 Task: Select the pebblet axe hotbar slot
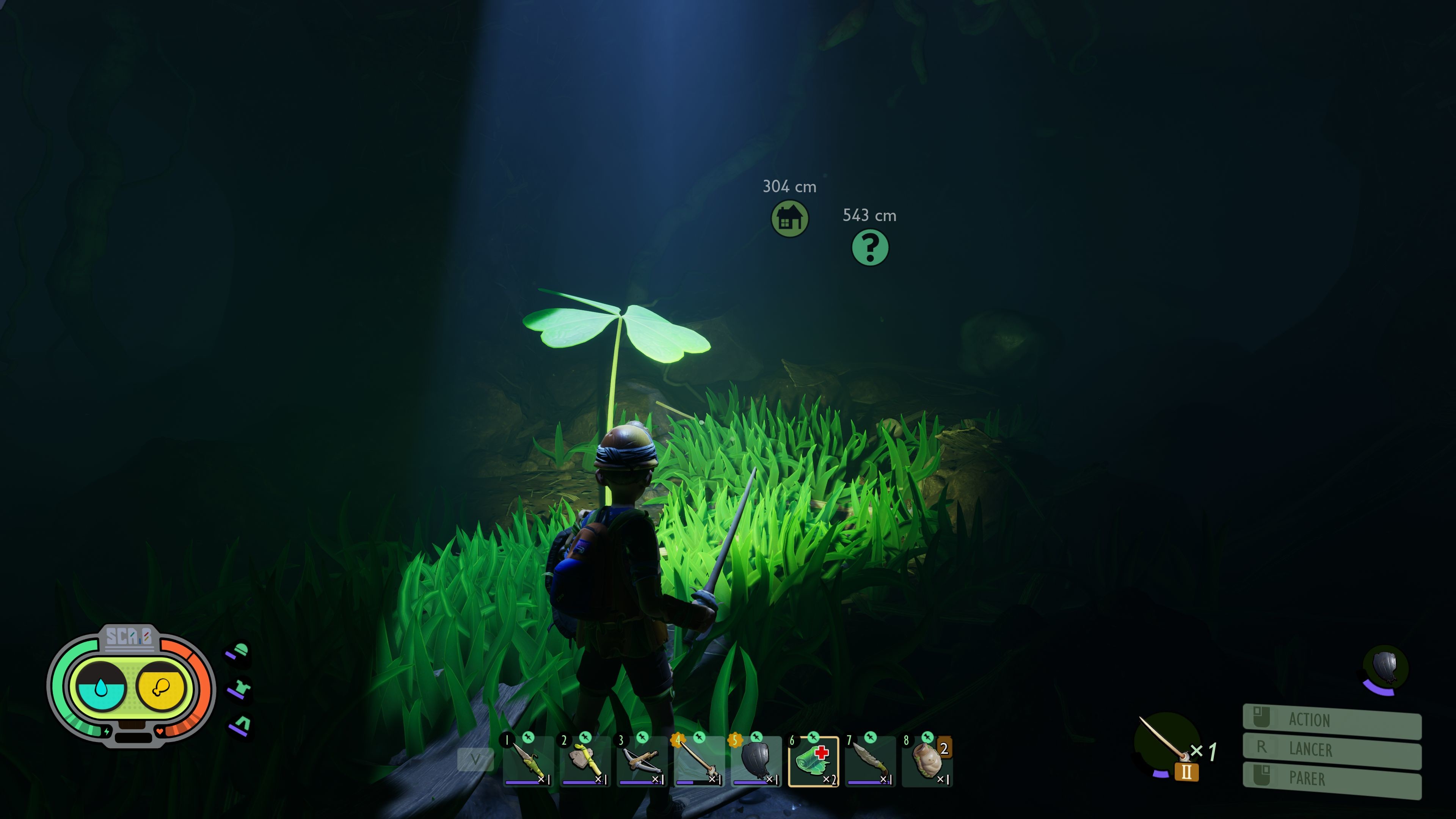point(585,761)
